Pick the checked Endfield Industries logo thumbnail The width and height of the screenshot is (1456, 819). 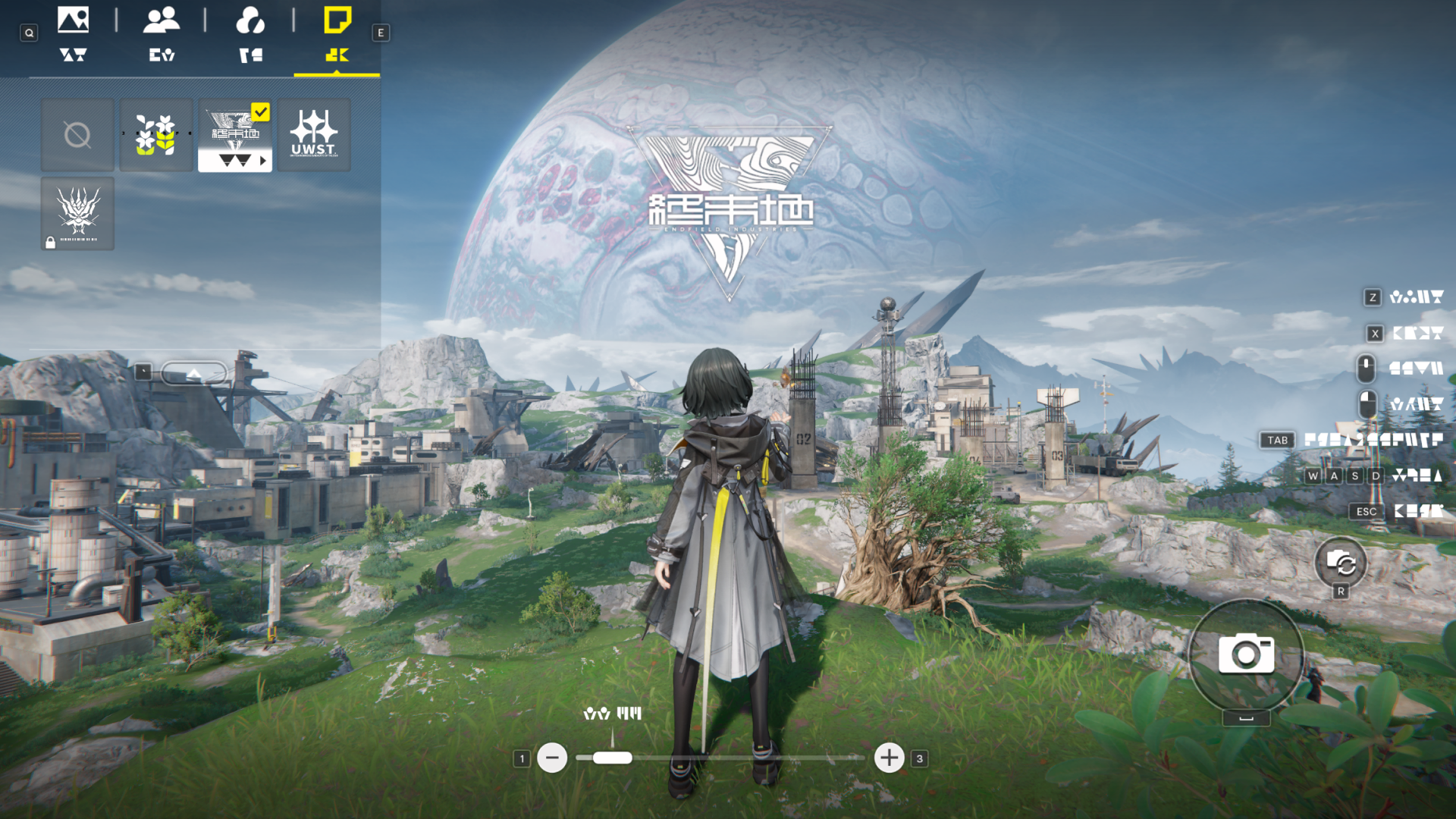pos(235,136)
